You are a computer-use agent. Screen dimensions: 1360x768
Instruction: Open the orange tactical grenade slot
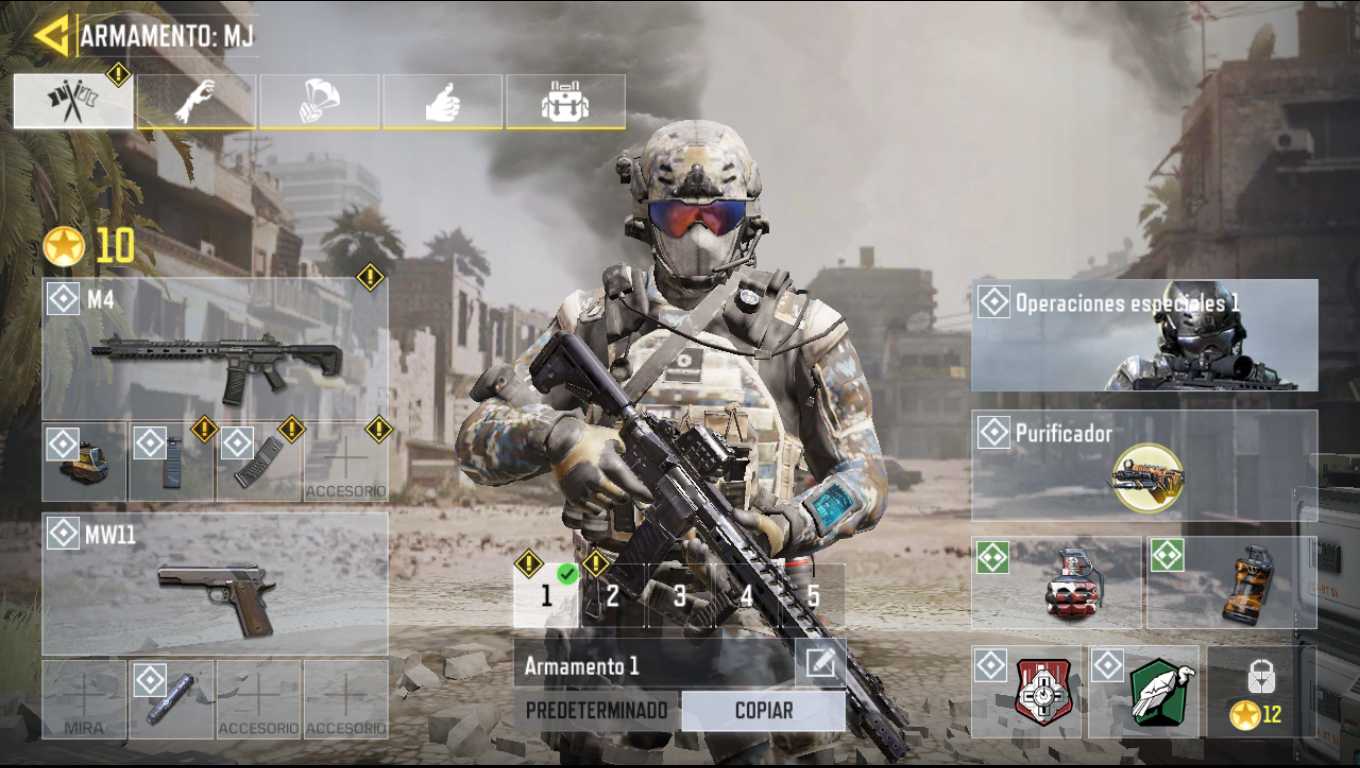[x=1231, y=583]
